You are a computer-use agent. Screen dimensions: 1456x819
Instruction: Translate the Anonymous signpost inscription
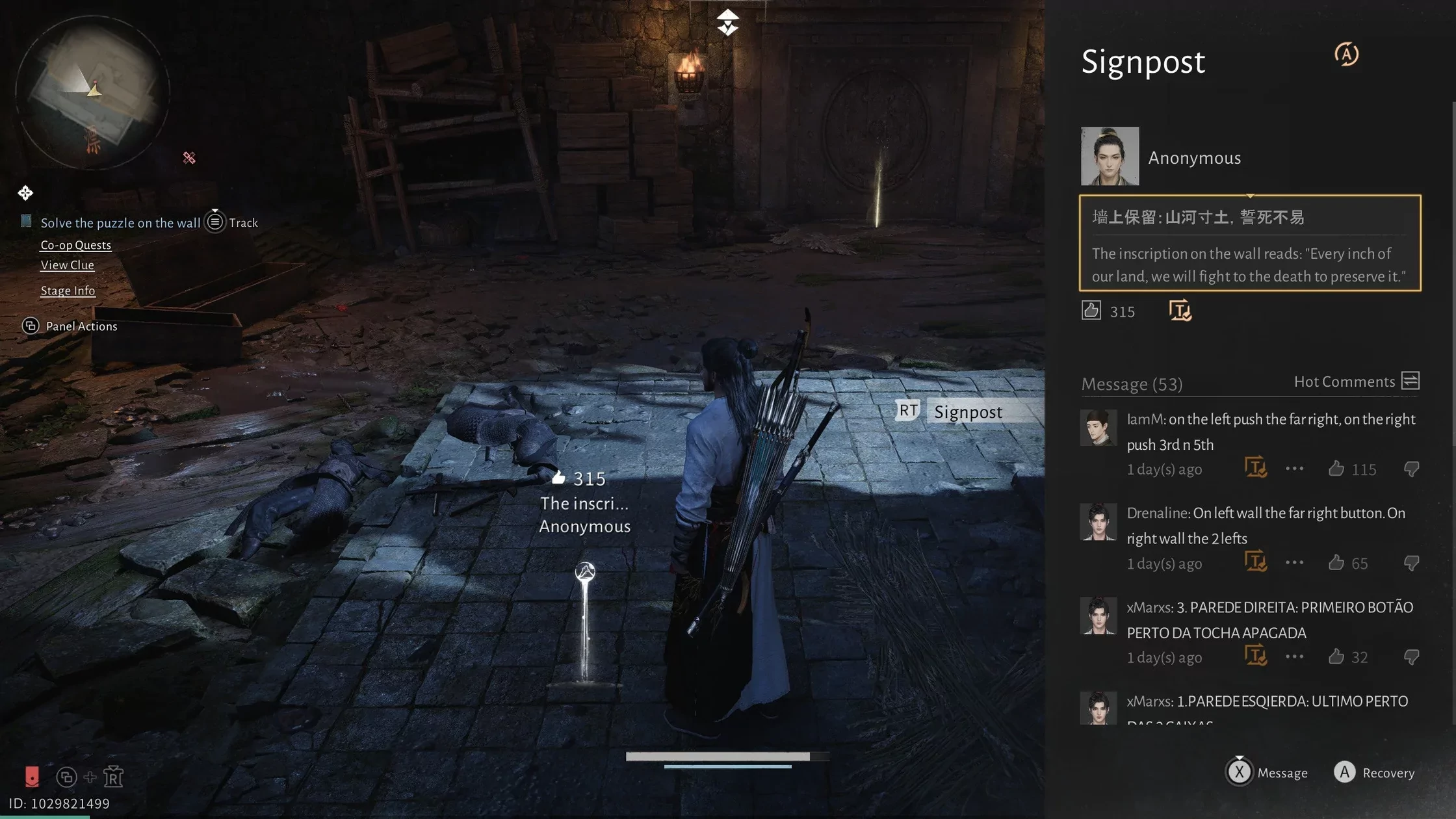pyautogui.click(x=1180, y=311)
